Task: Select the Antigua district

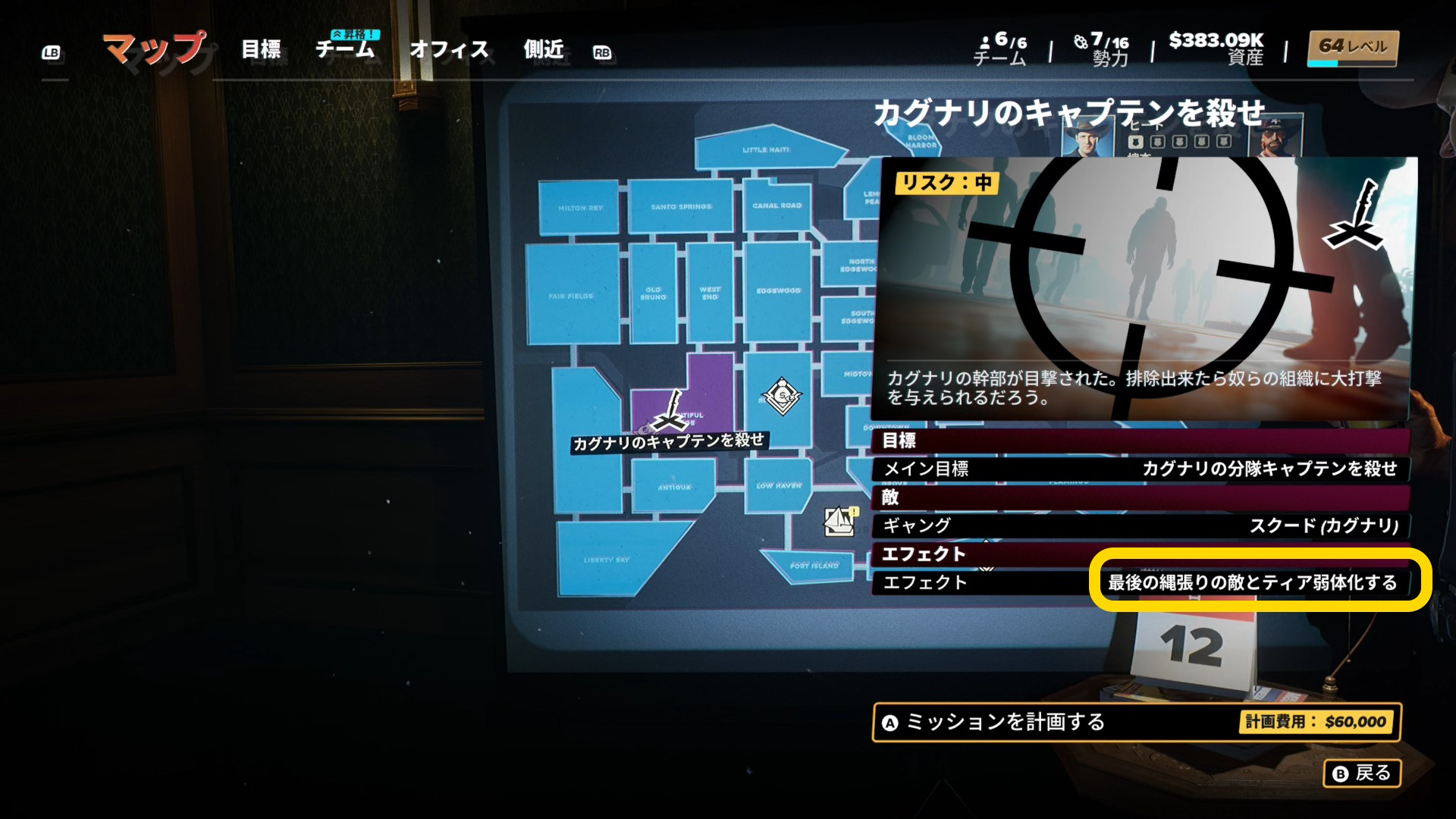Action: point(673,487)
